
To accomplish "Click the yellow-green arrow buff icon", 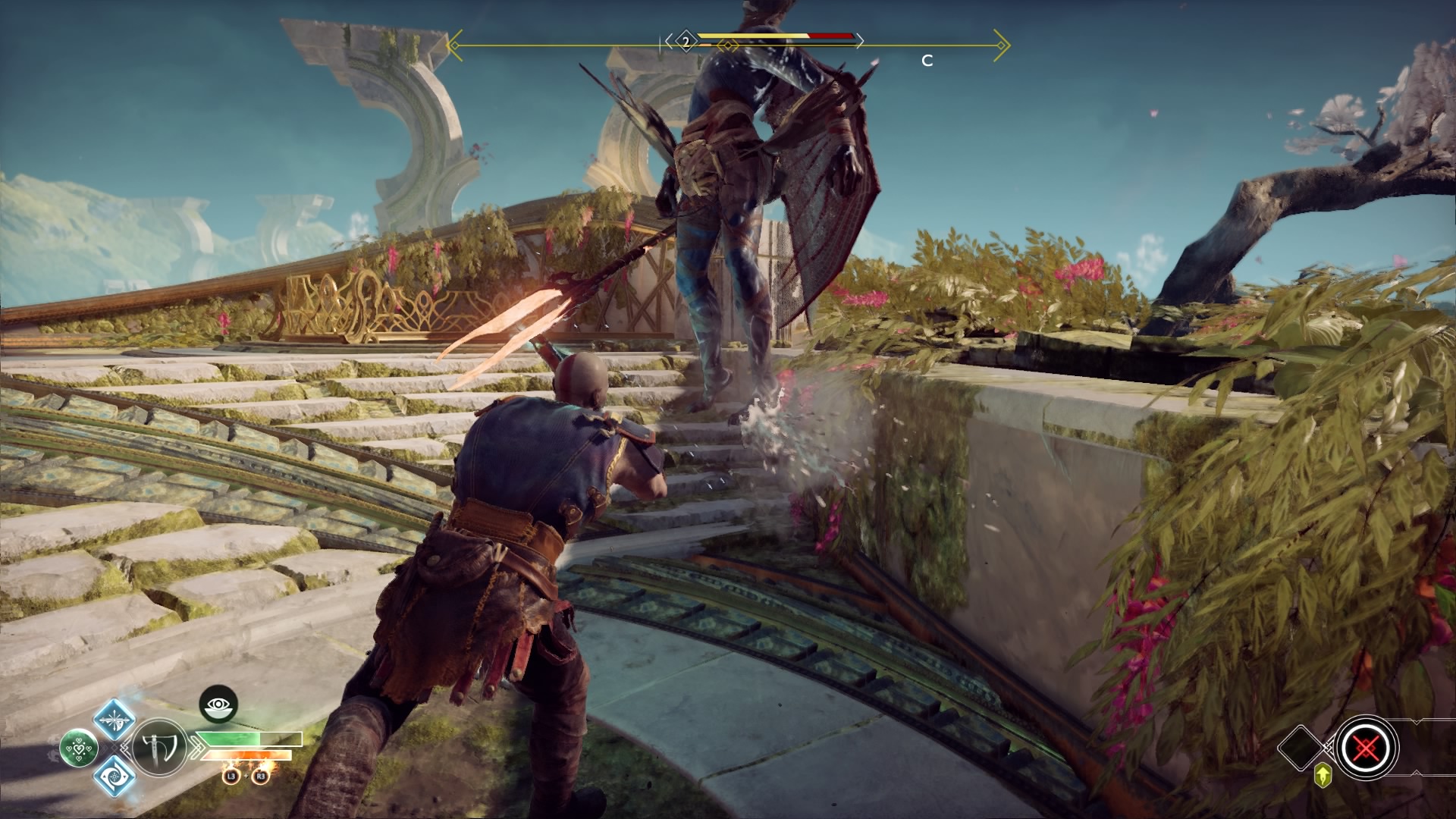I will click(x=1323, y=775).
